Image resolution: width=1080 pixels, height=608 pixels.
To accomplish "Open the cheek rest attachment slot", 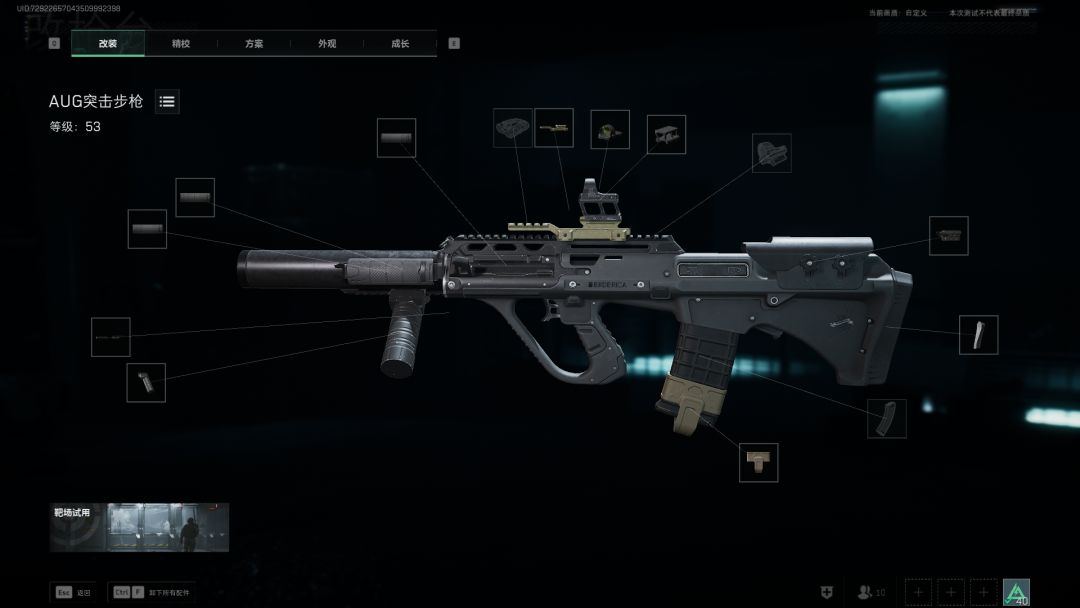I will click(948, 236).
